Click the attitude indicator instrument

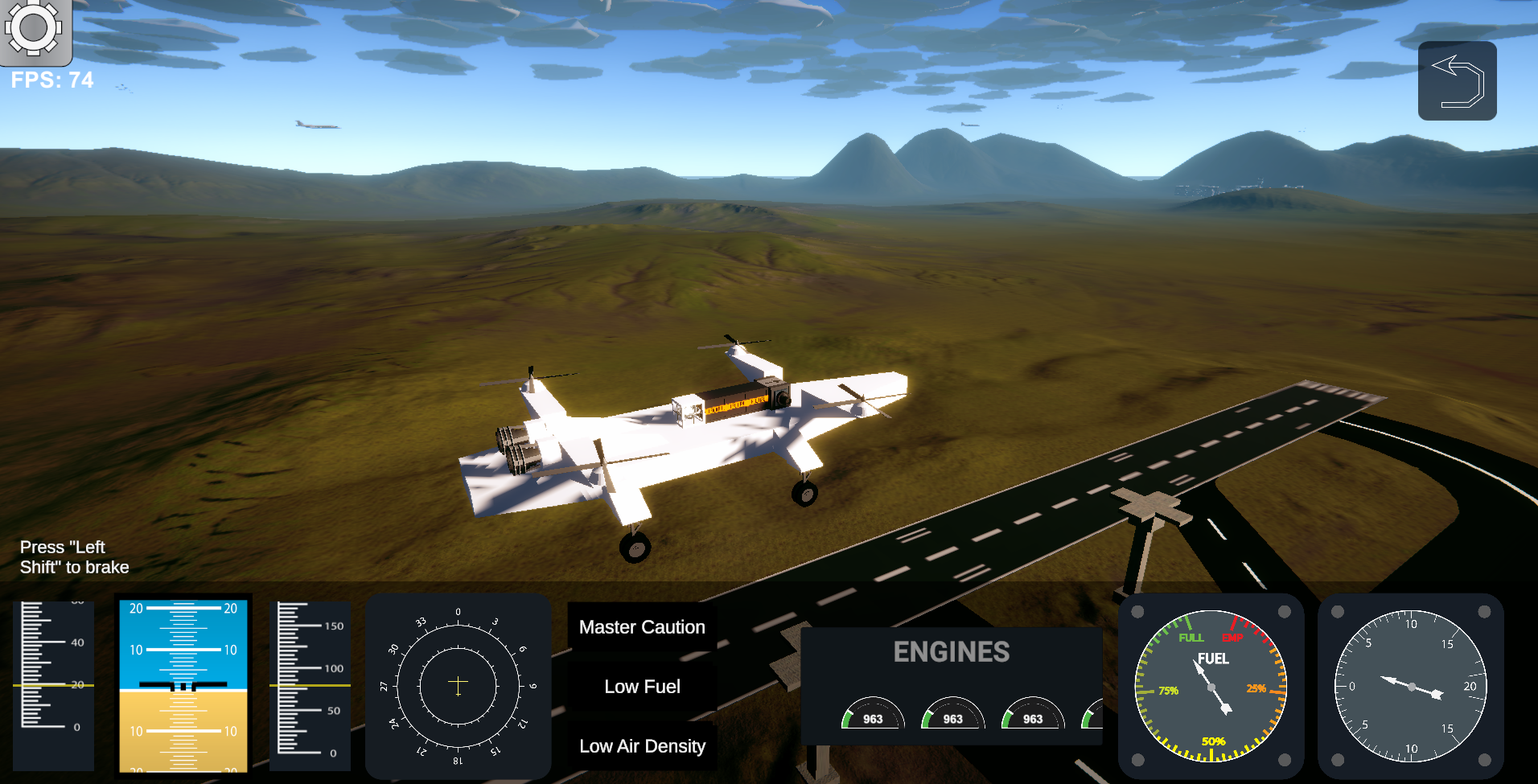point(183,685)
